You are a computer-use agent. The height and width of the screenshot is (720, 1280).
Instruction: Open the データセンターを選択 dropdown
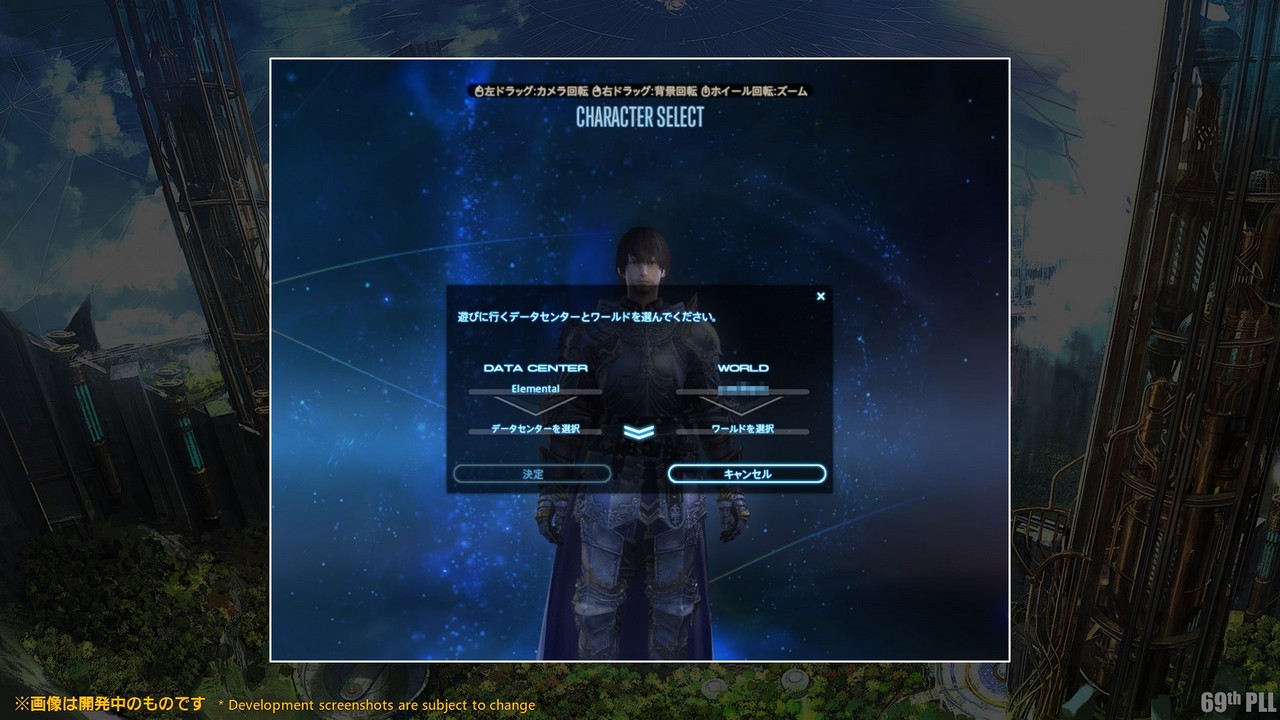tap(536, 429)
